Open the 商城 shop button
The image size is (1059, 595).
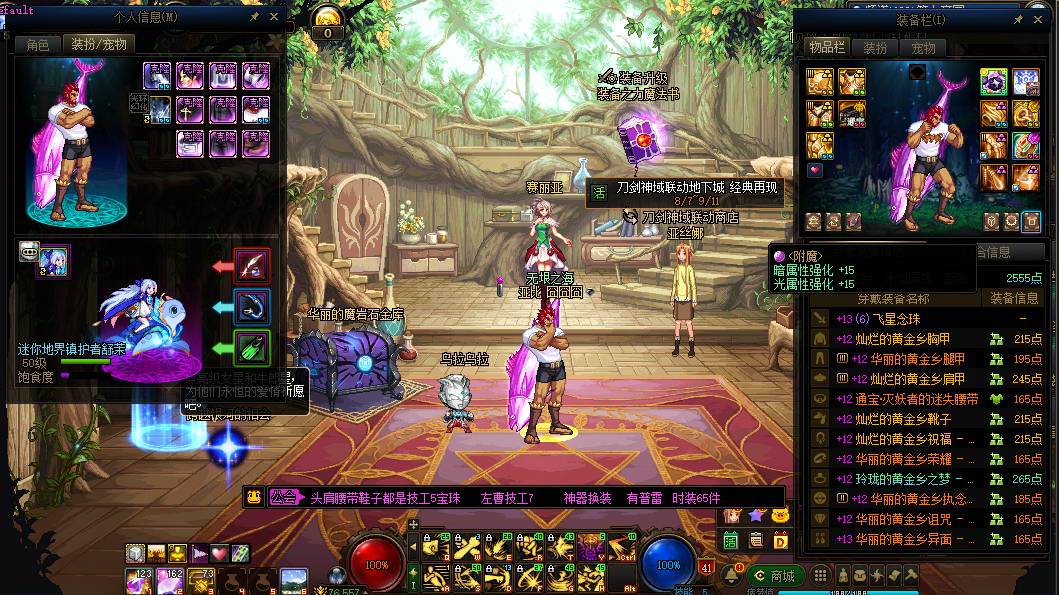click(x=775, y=576)
